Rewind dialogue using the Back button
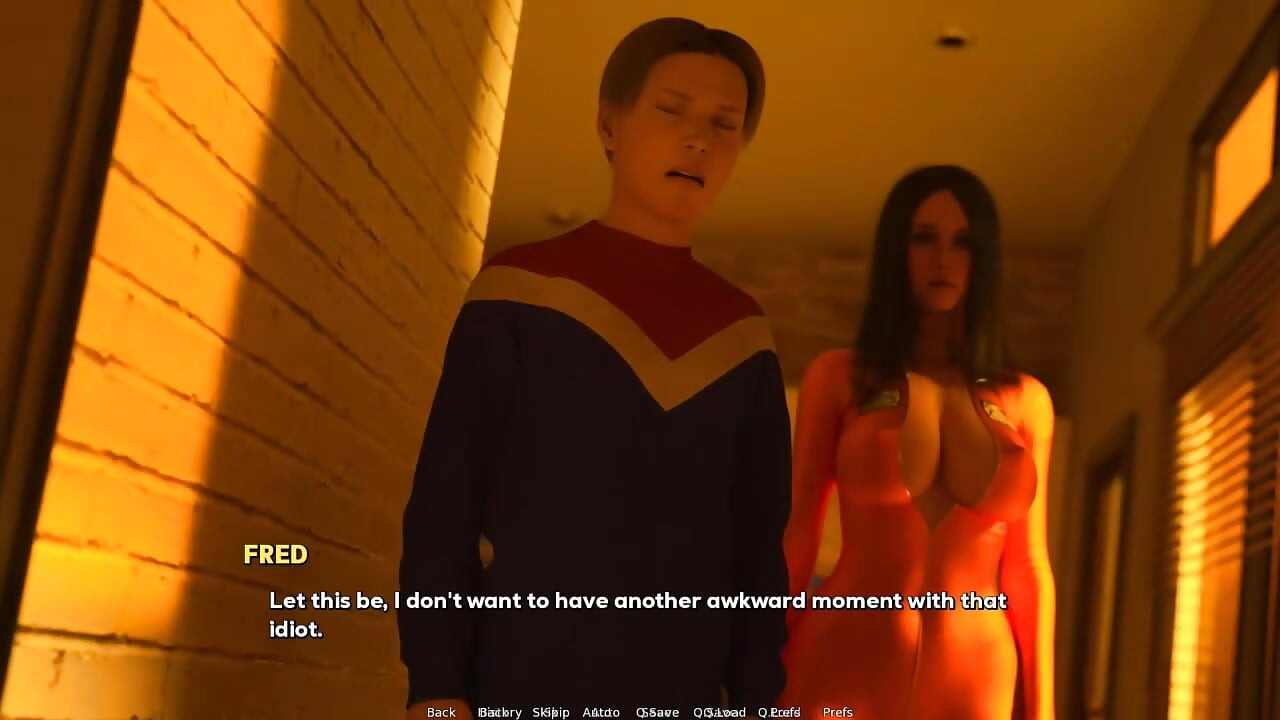 click(x=441, y=712)
